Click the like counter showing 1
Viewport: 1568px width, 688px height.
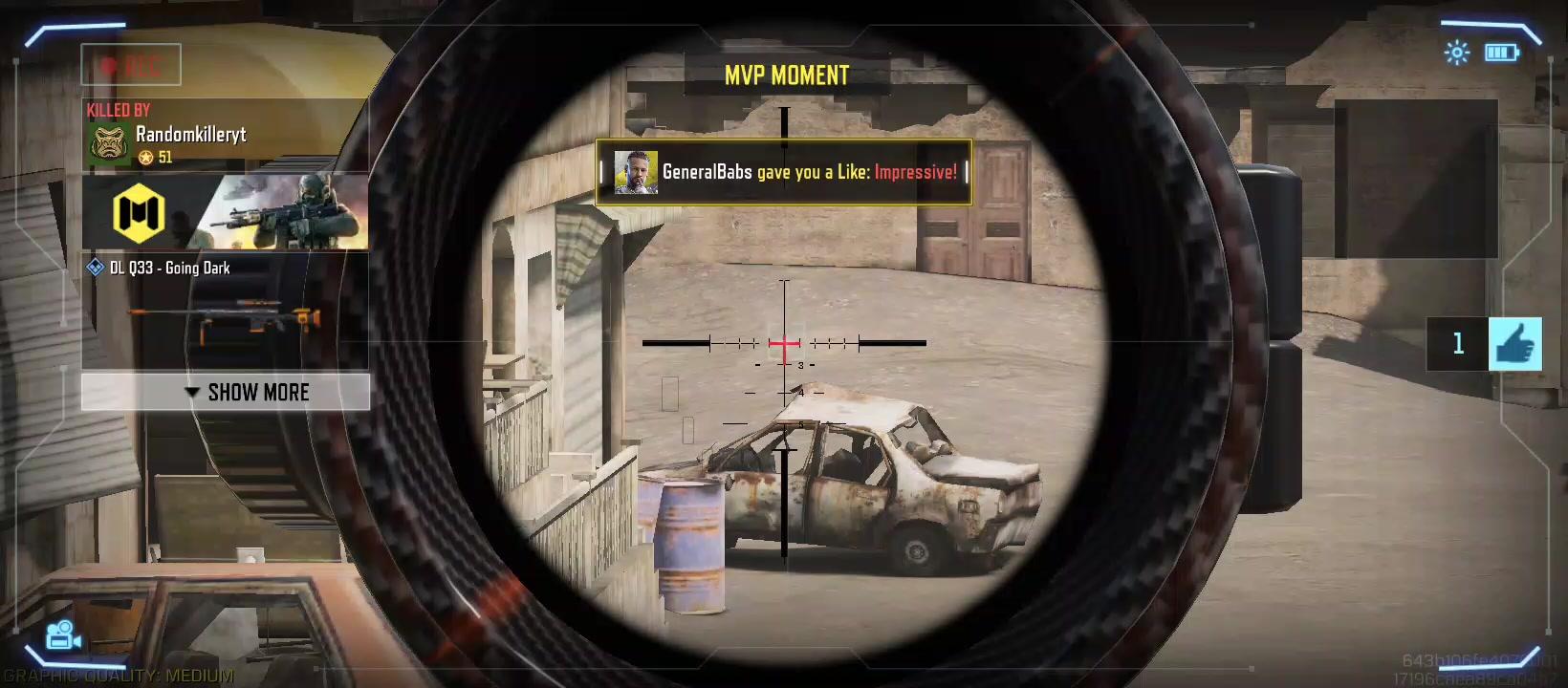click(1457, 343)
